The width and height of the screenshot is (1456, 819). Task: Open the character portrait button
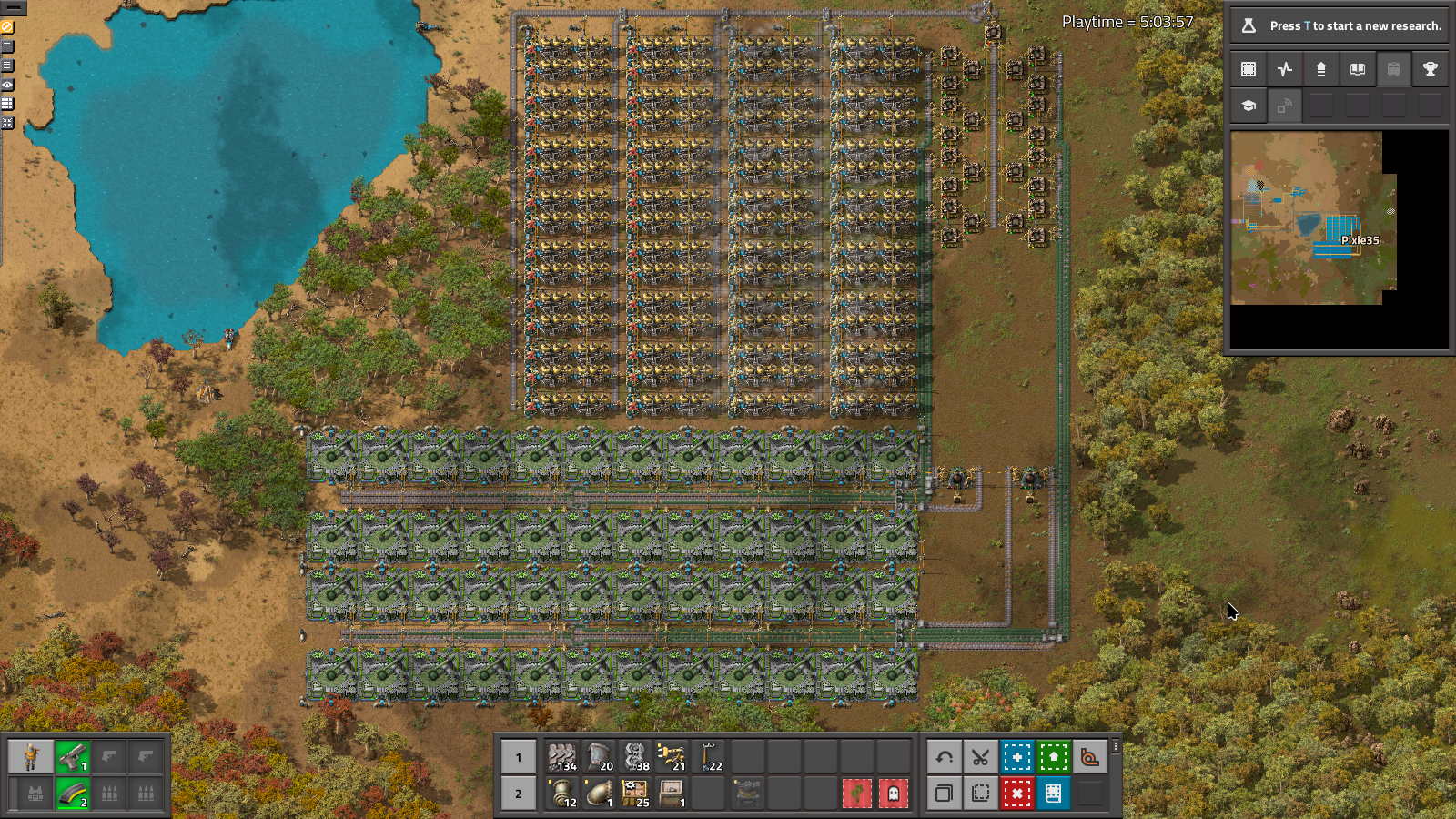[31, 757]
